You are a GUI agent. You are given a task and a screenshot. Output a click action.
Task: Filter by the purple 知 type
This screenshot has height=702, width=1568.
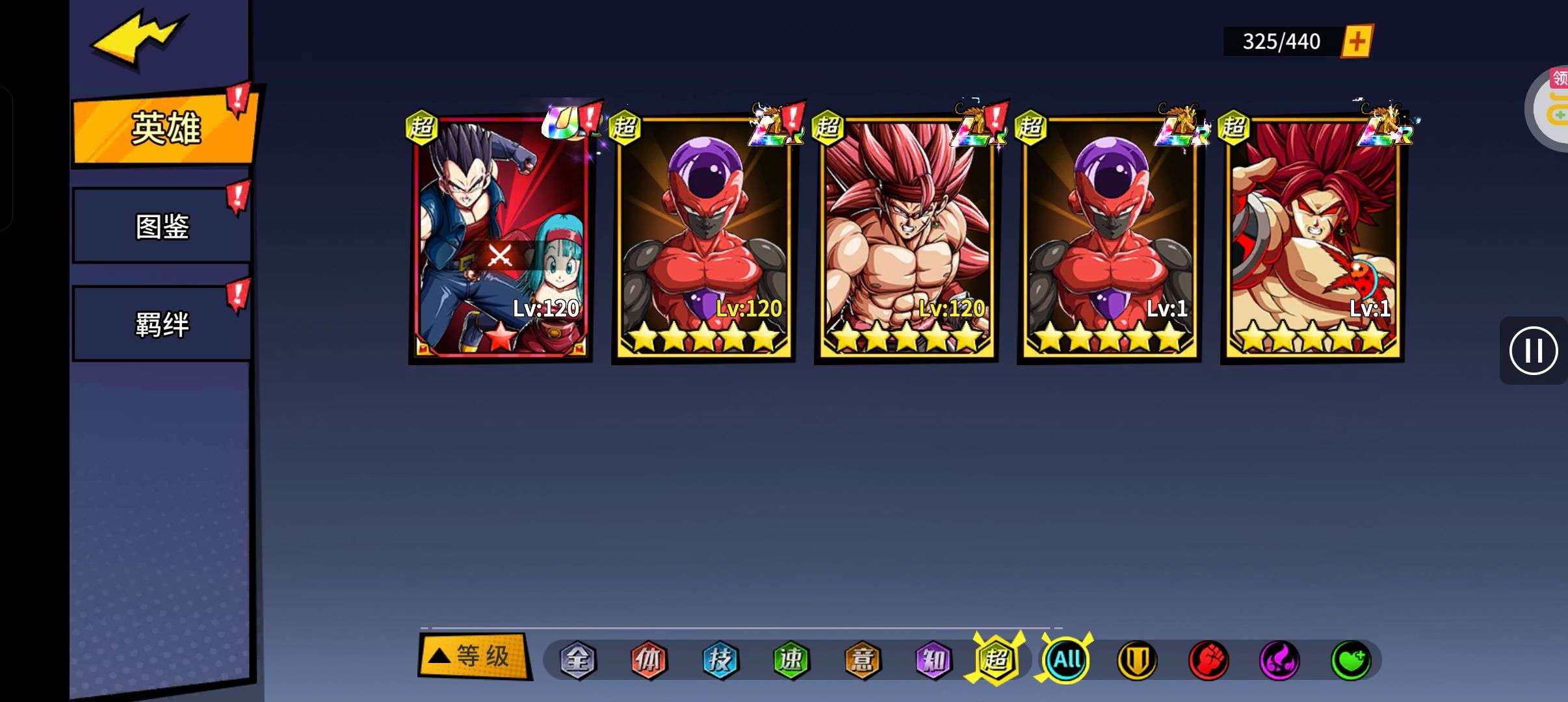click(934, 660)
